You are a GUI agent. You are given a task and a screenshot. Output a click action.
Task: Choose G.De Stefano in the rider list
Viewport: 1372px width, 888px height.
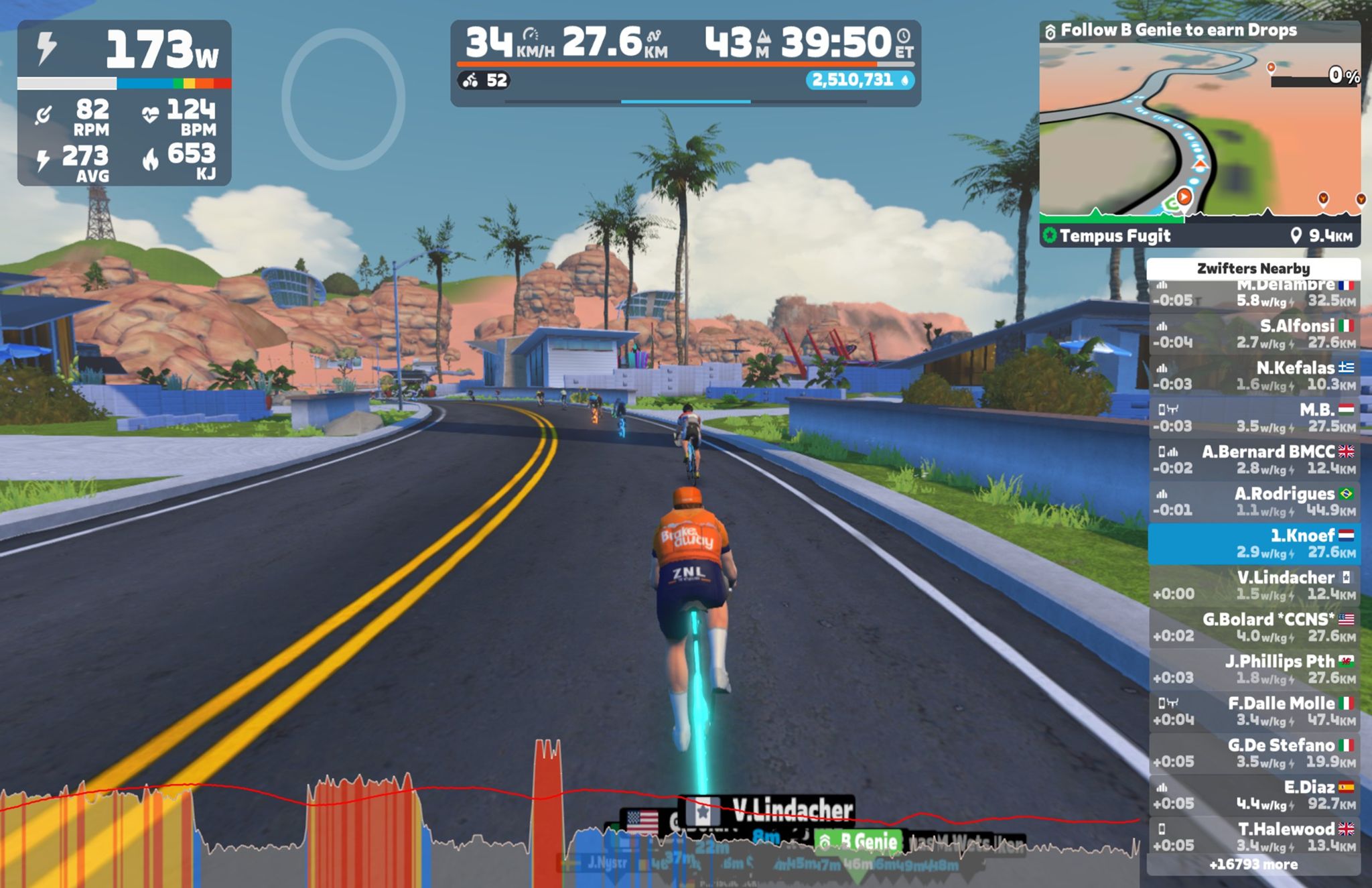click(x=1254, y=753)
